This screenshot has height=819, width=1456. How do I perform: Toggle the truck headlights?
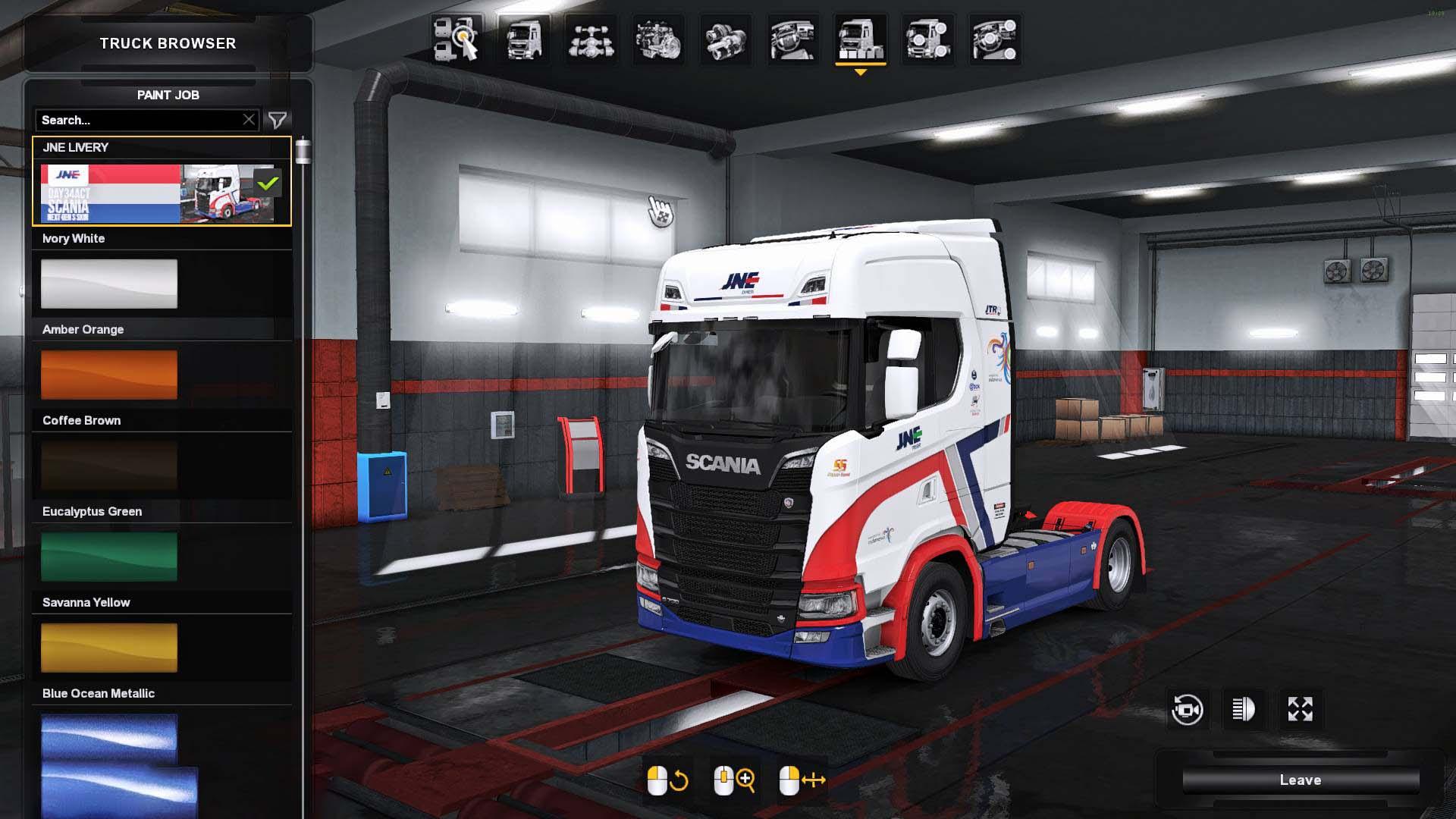click(1244, 710)
